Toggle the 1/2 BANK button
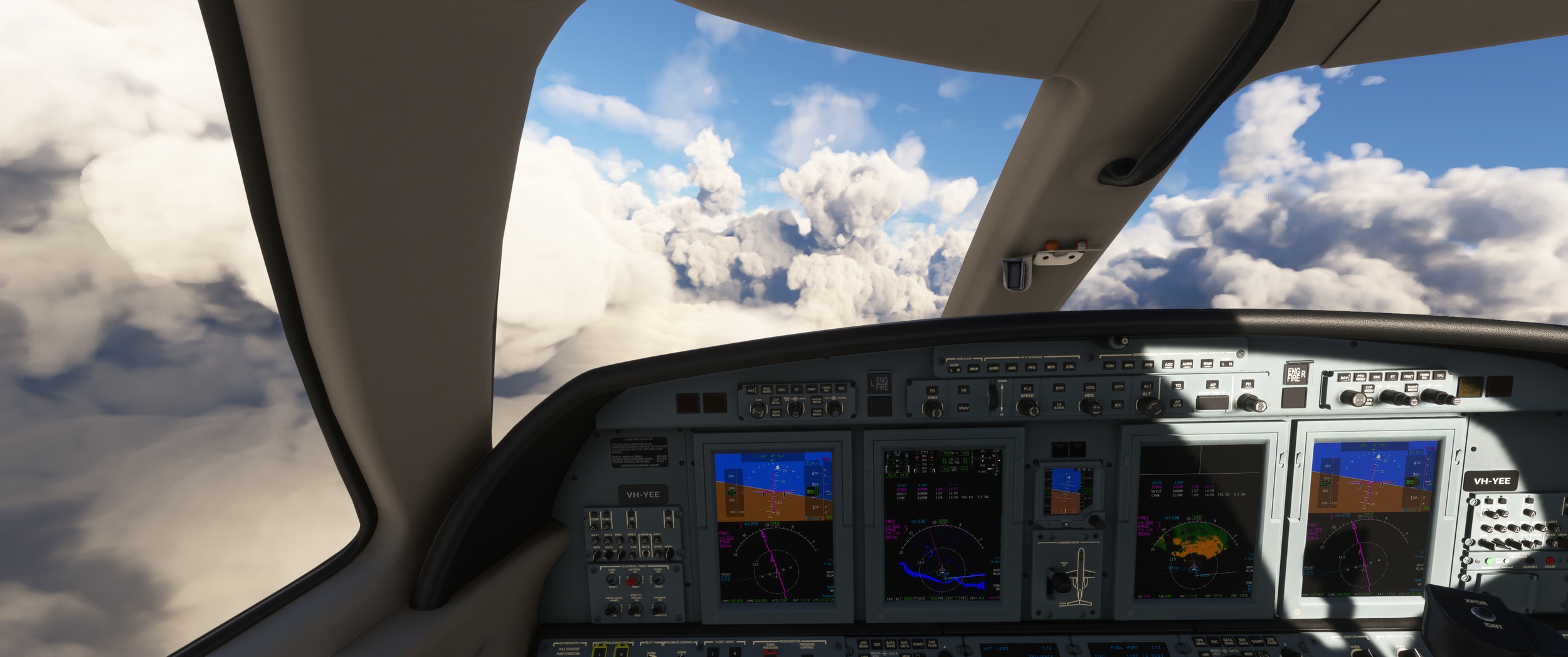The height and width of the screenshot is (657, 1568). pyautogui.click(x=1059, y=407)
